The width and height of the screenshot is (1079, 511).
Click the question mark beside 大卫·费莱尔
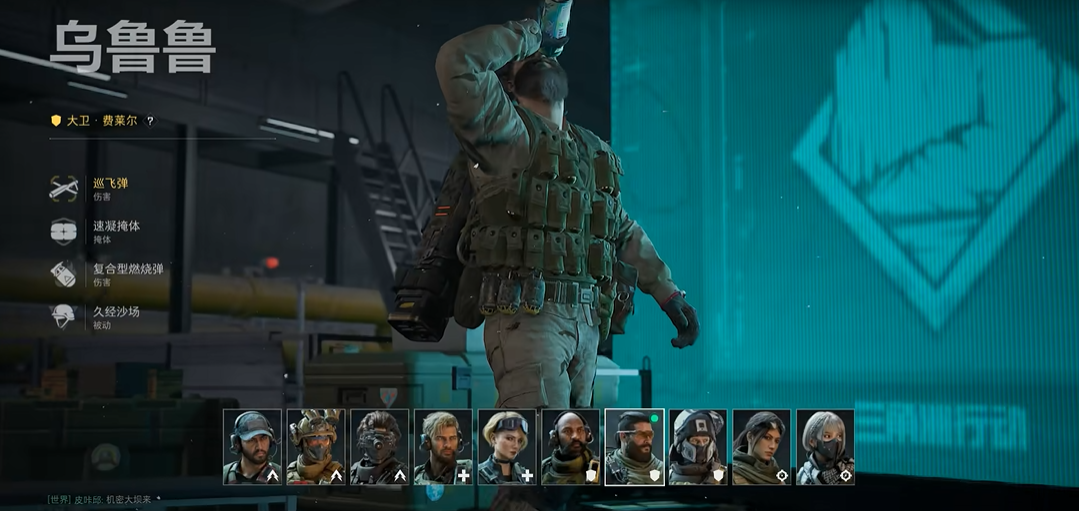pos(150,121)
